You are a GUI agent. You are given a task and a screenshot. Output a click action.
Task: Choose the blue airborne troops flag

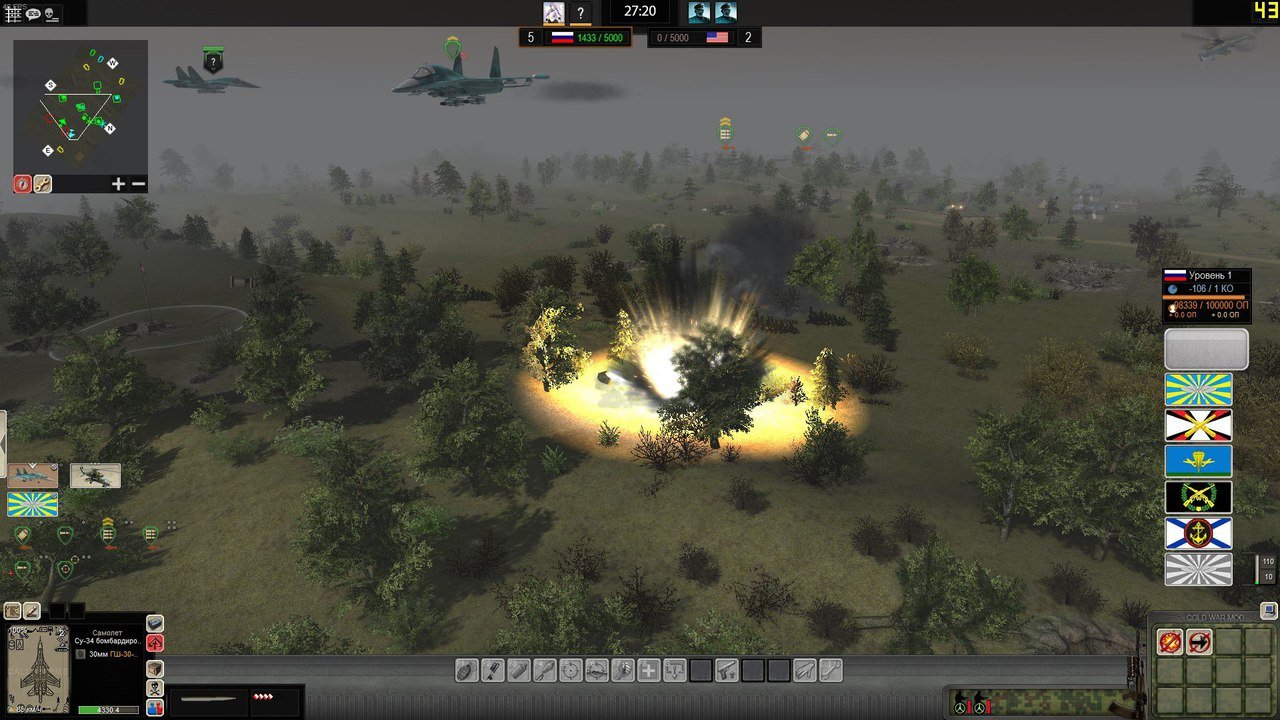click(x=1198, y=461)
